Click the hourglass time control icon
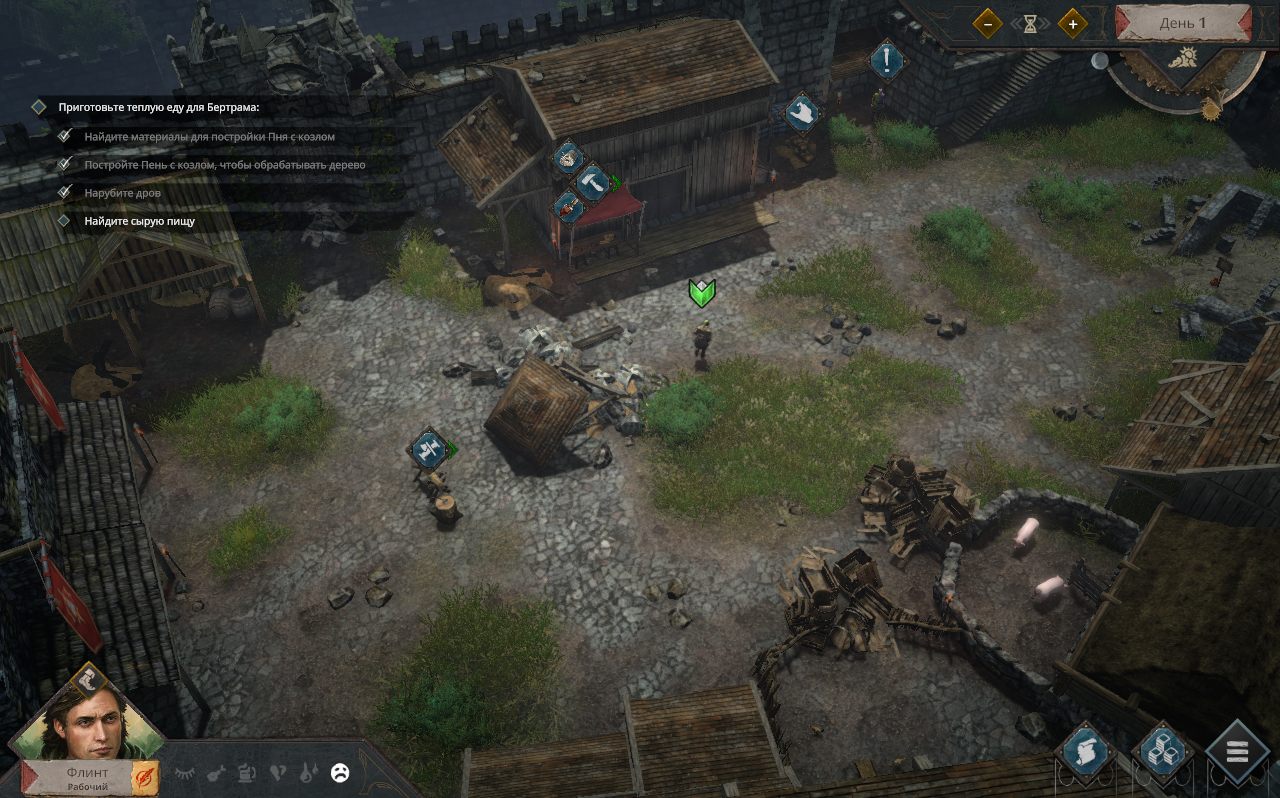Screen dimensions: 1280x798 coord(1030,23)
